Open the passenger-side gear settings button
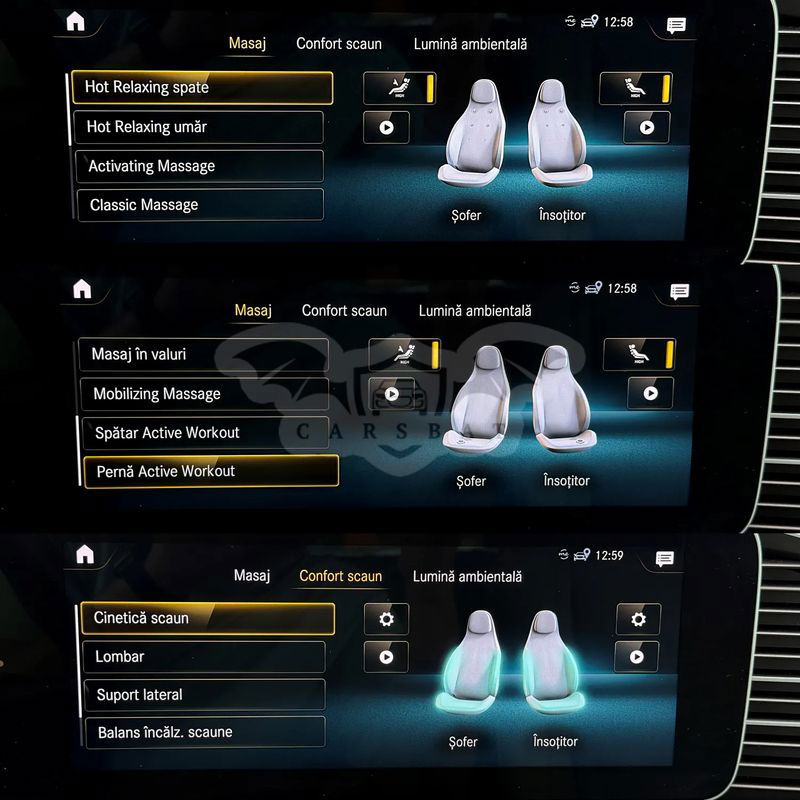 (x=638, y=619)
